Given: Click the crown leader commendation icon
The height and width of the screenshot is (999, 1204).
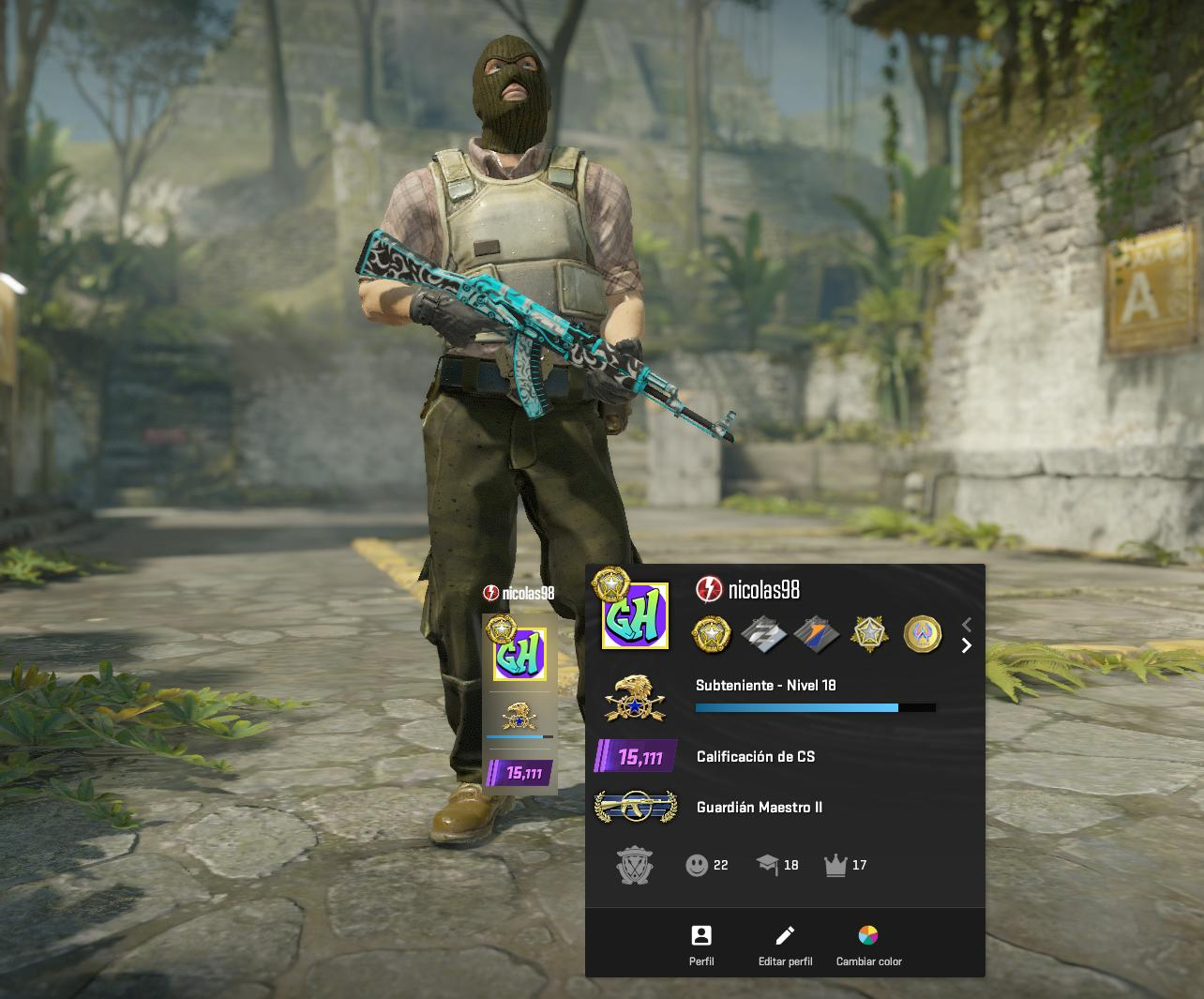Looking at the screenshot, I should 835,865.
